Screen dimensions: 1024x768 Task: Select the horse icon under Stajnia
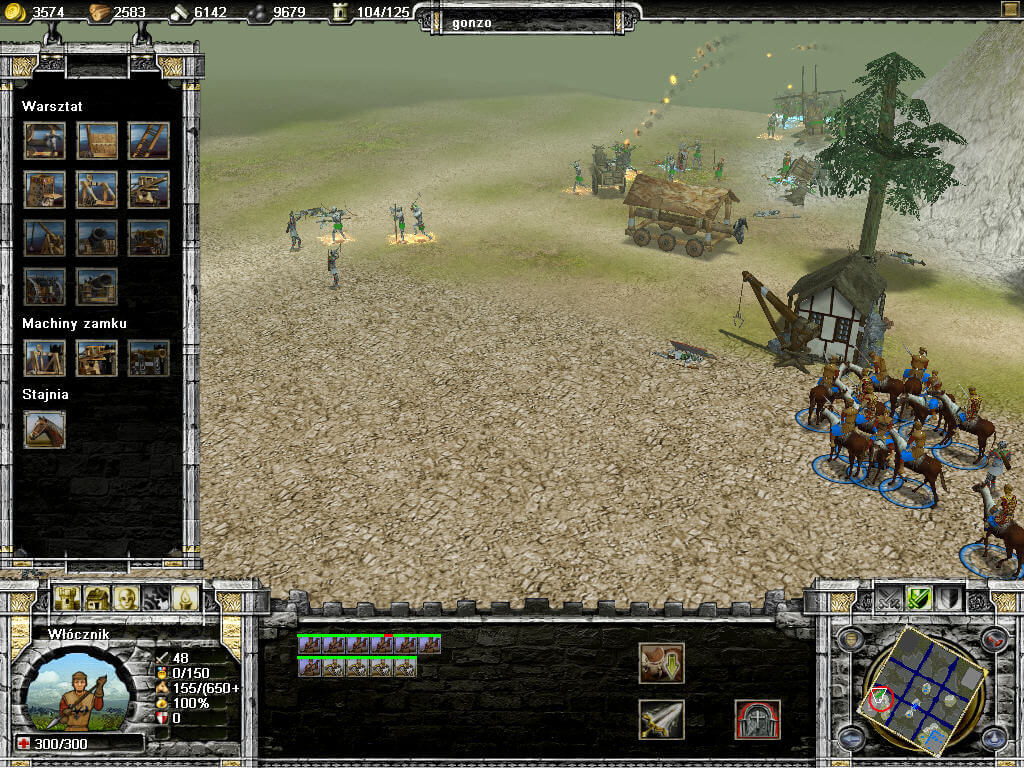click(45, 429)
